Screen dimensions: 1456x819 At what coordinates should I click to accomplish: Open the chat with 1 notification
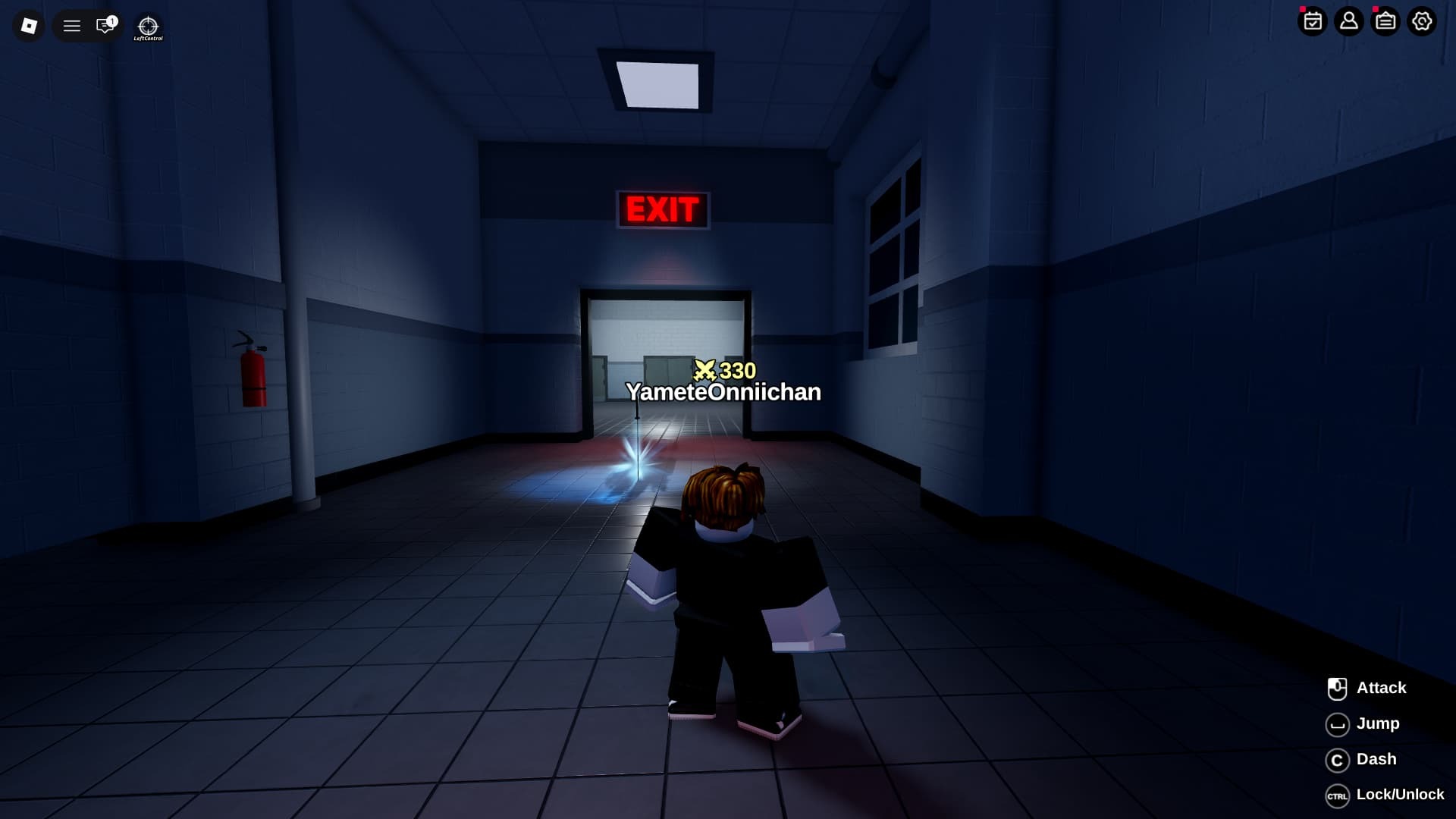coord(105,26)
